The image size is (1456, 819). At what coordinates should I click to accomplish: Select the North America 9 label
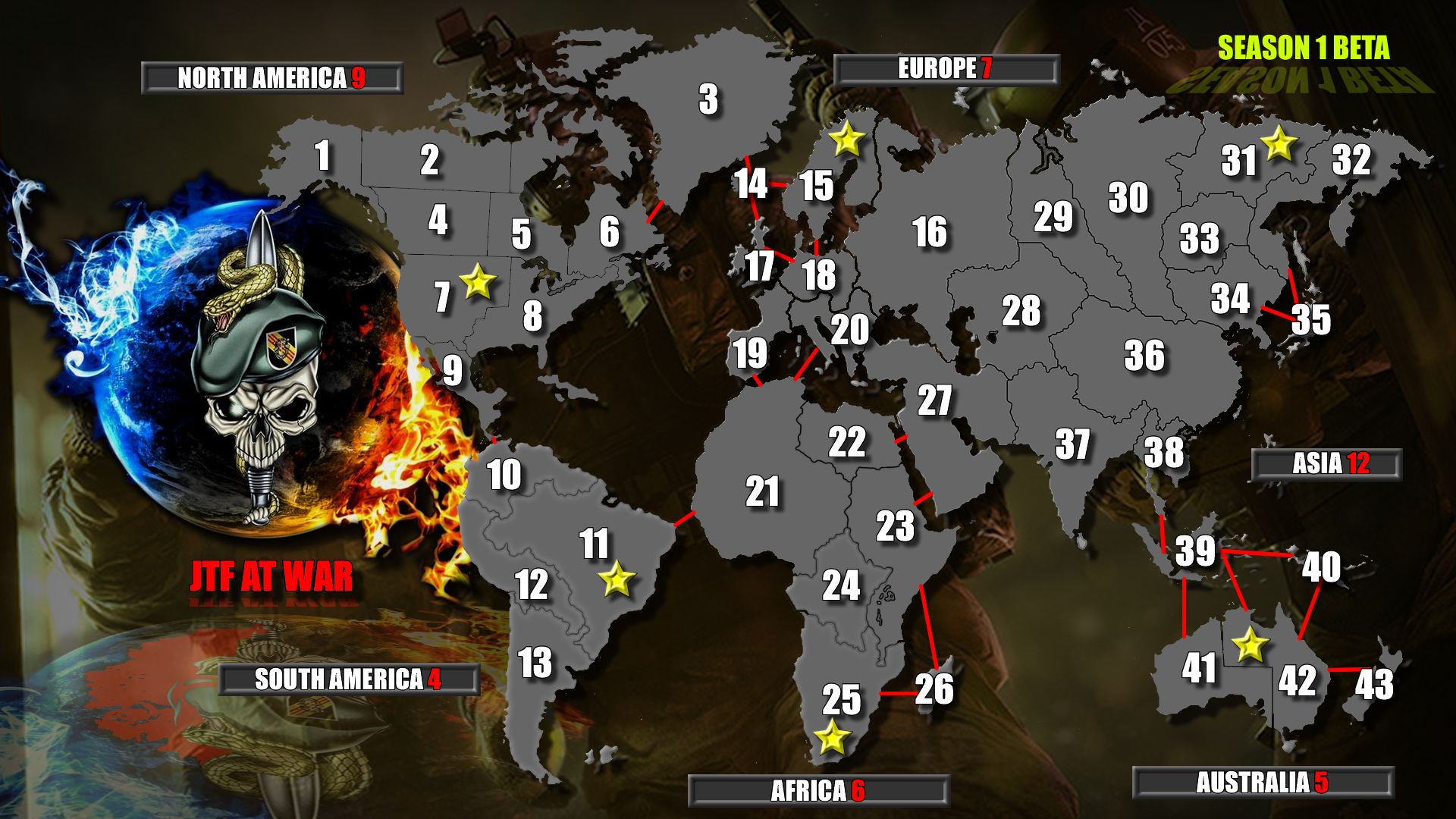click(x=271, y=78)
